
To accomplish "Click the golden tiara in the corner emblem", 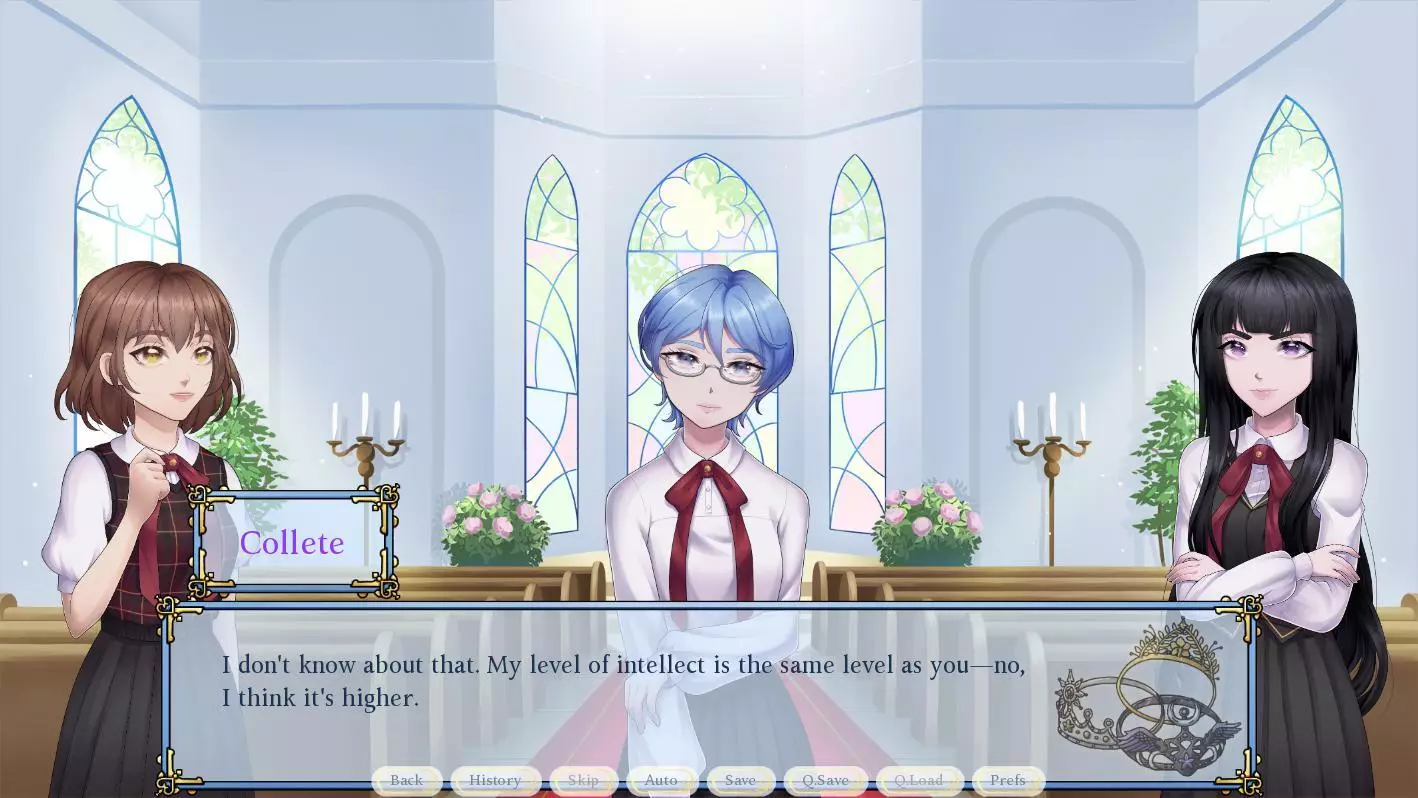I will [x=1174, y=650].
